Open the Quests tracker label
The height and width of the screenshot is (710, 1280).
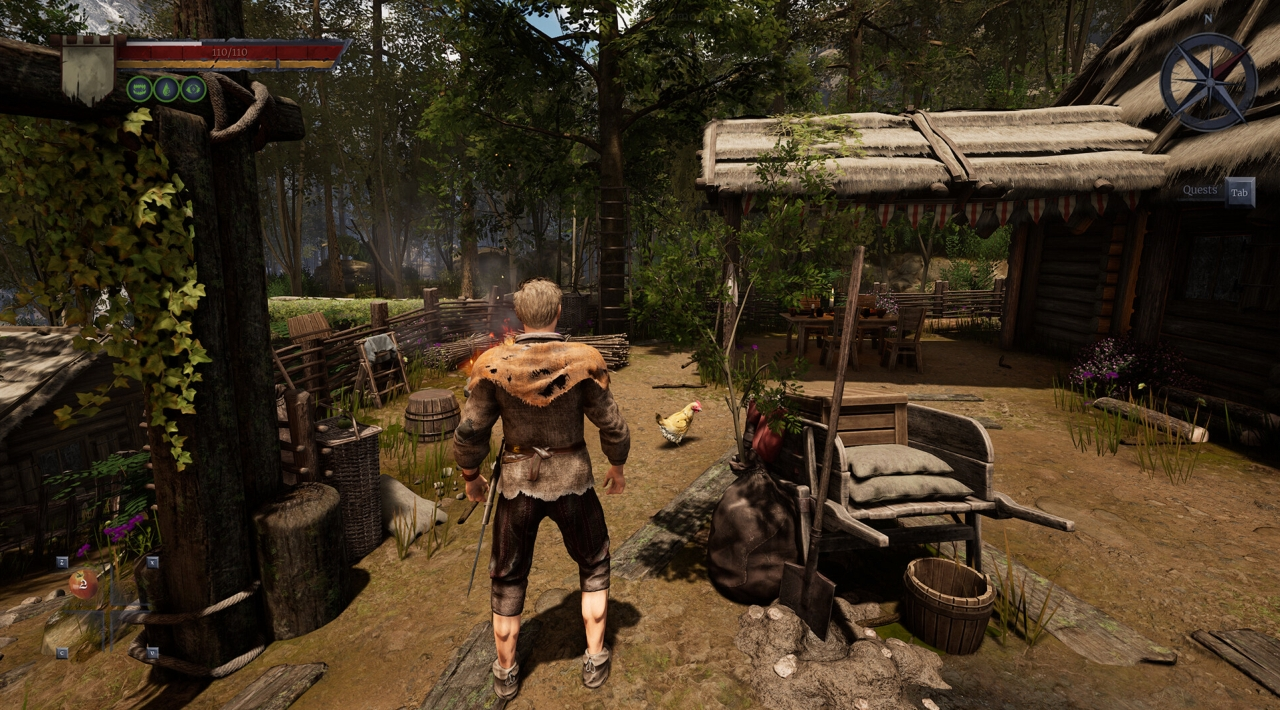(x=1199, y=191)
